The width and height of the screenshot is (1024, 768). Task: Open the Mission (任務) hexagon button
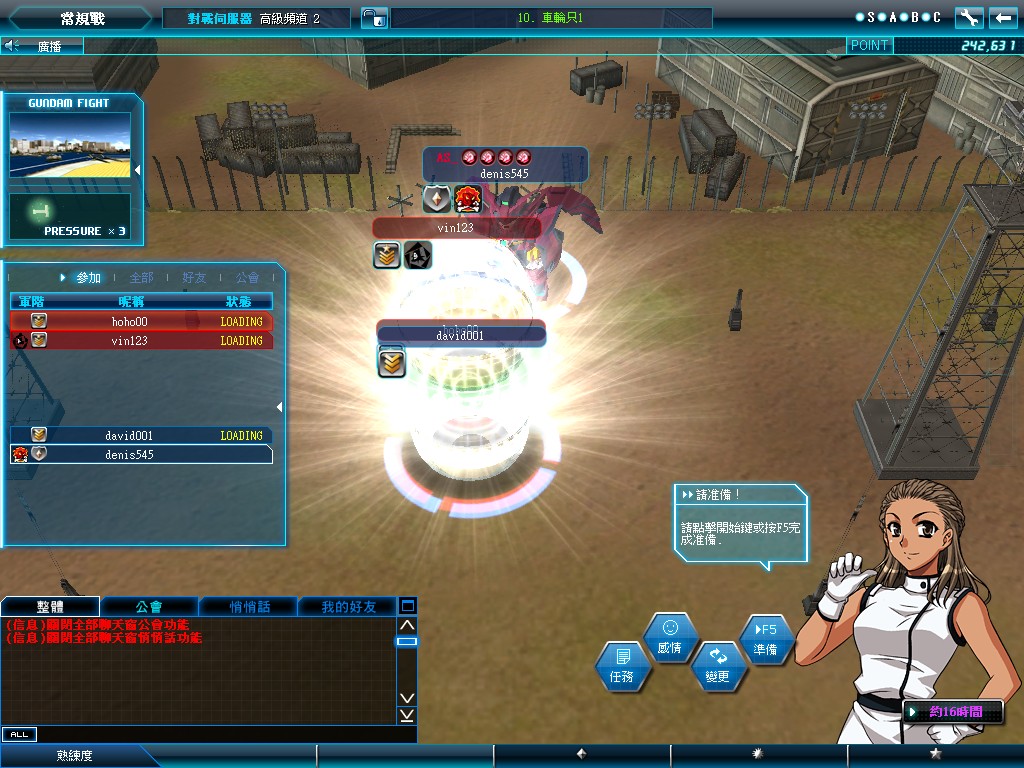[x=622, y=665]
